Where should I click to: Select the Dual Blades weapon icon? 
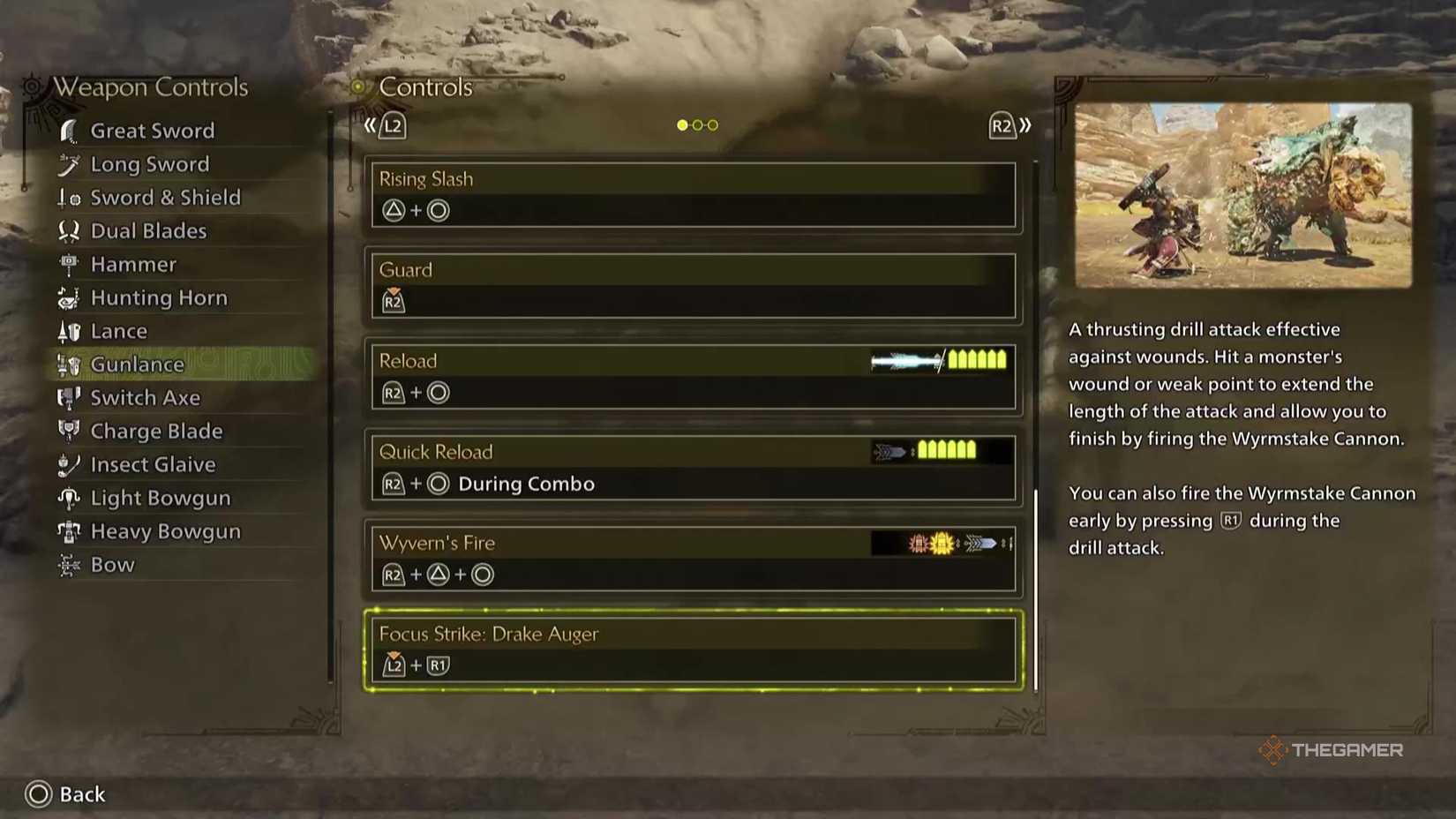tap(69, 230)
